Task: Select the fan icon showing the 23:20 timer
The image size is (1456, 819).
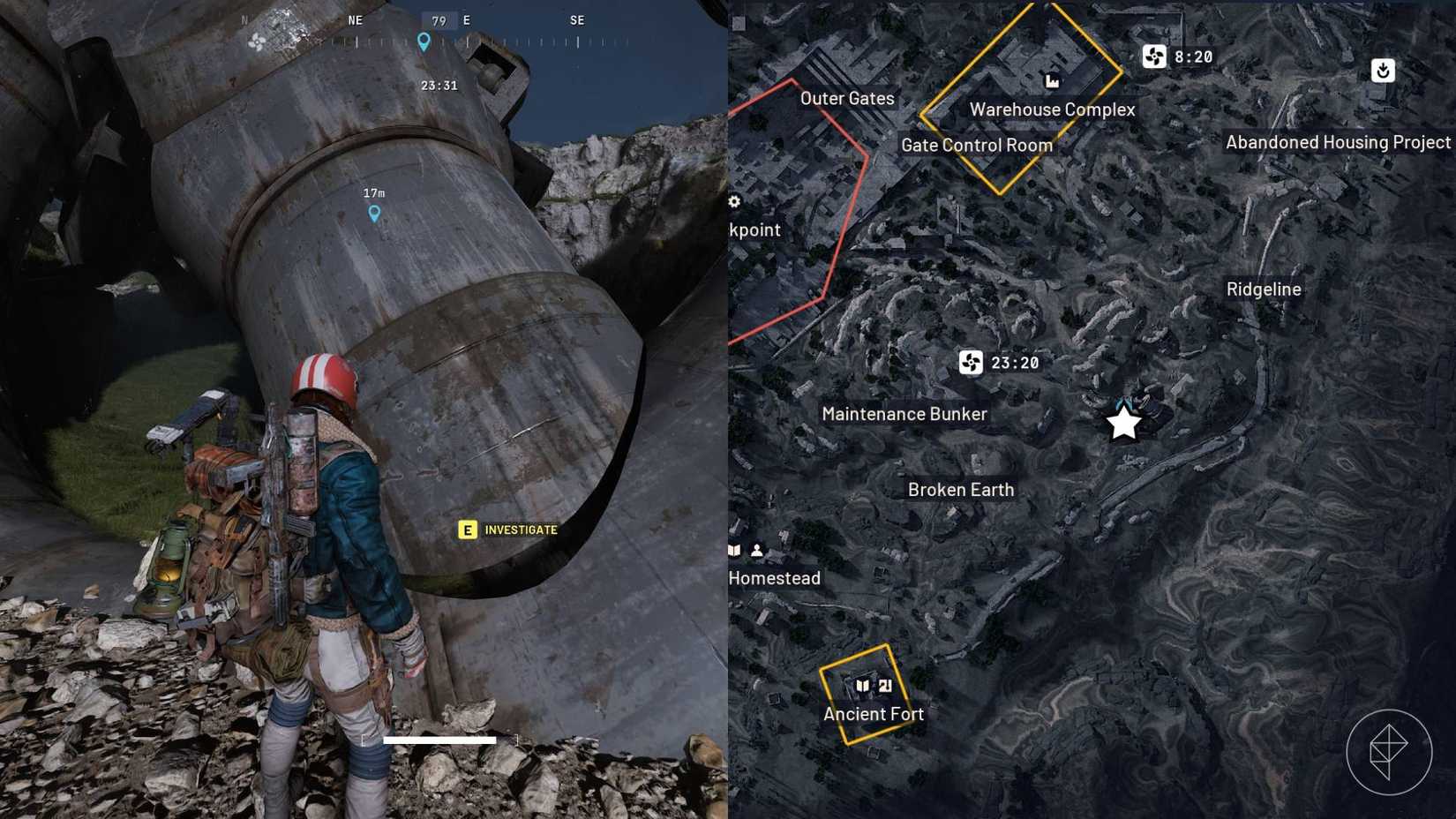Action: point(969,363)
